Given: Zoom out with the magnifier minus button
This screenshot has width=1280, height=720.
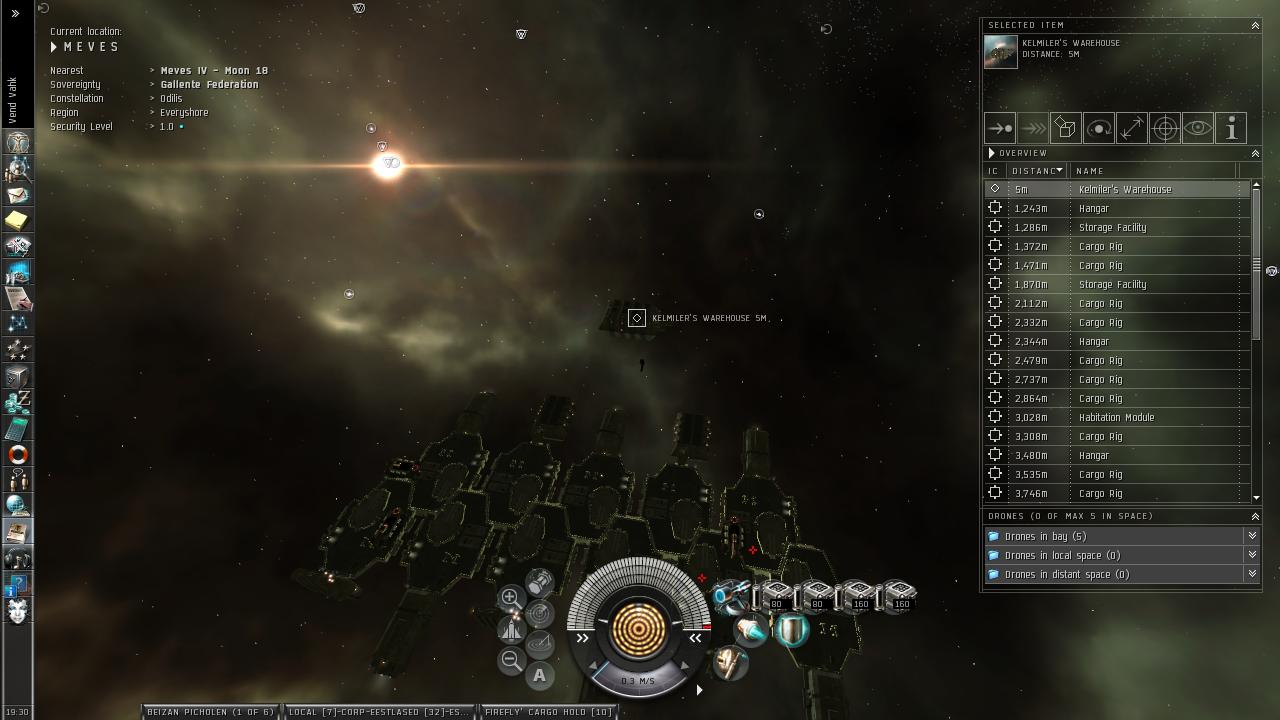Looking at the screenshot, I should click(x=511, y=660).
